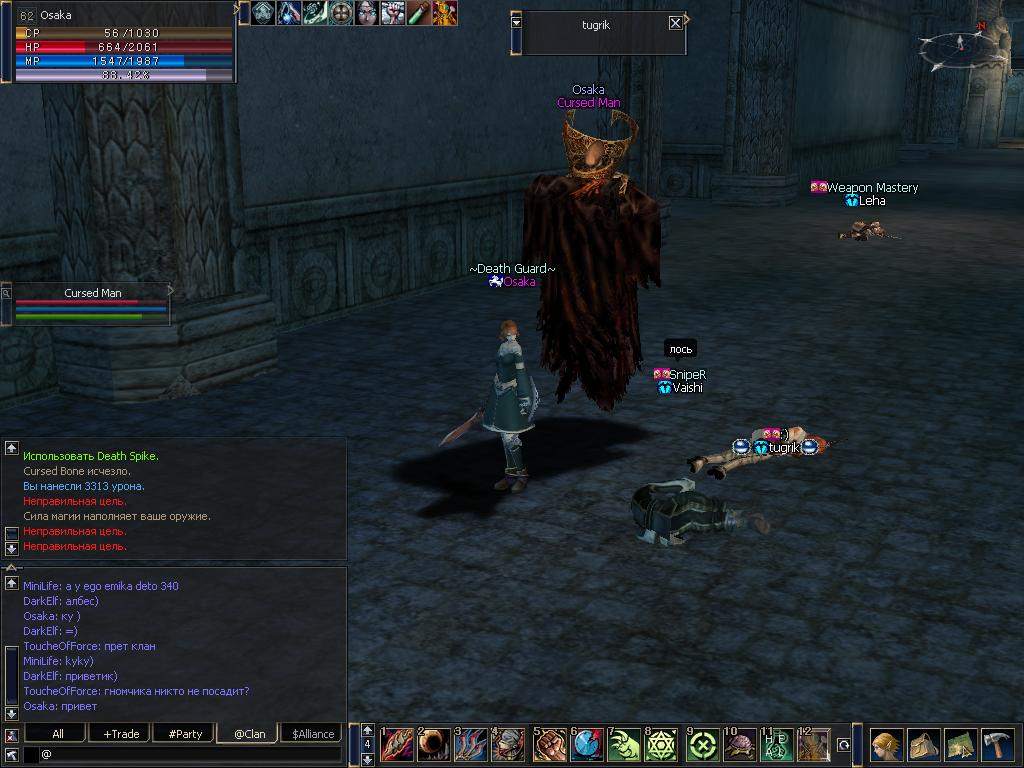Image resolution: width=1024 pixels, height=768 pixels.
Task: Close the tugrik party member window
Action: [676, 23]
